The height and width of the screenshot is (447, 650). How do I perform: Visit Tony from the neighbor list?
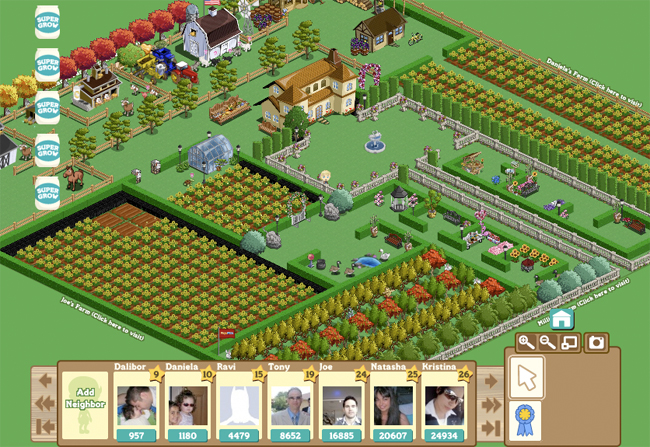coord(290,406)
